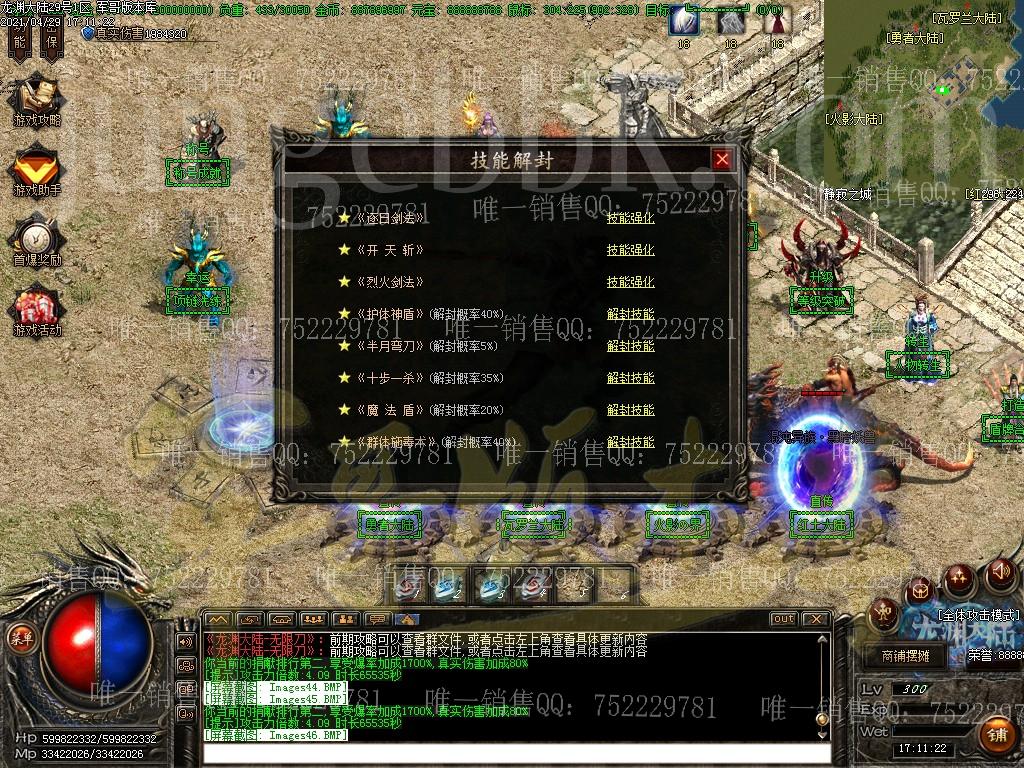Close the chat window with its X

pyautogui.click(x=816, y=619)
